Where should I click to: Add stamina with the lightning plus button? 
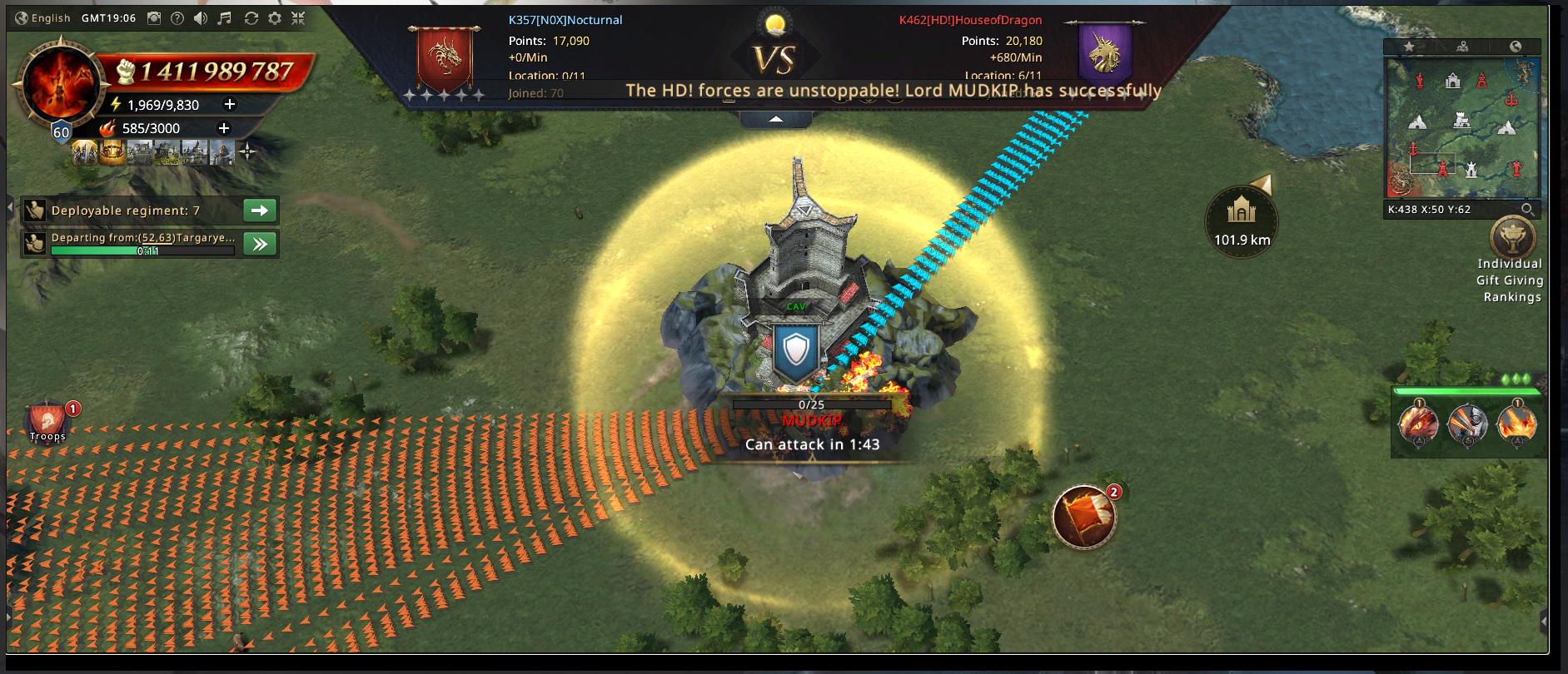click(x=230, y=104)
